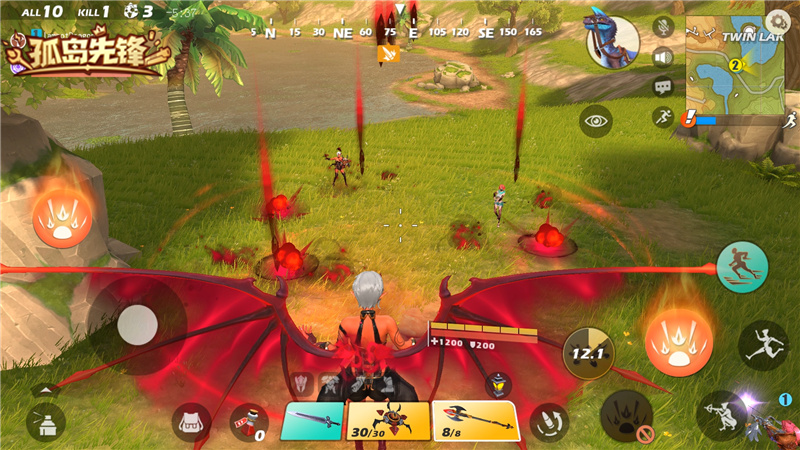Tap the reload ammo button

pos(548,421)
